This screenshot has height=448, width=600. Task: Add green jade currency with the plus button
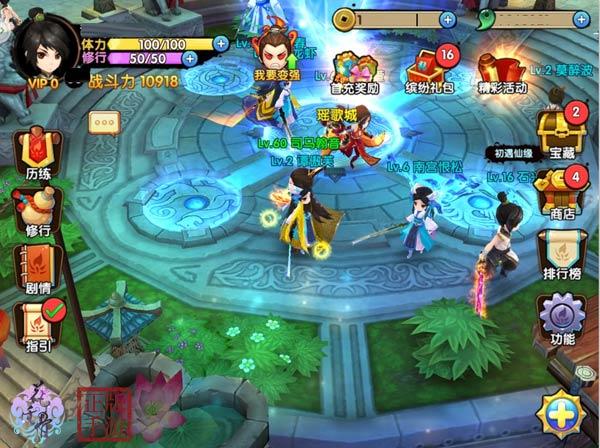(582, 19)
